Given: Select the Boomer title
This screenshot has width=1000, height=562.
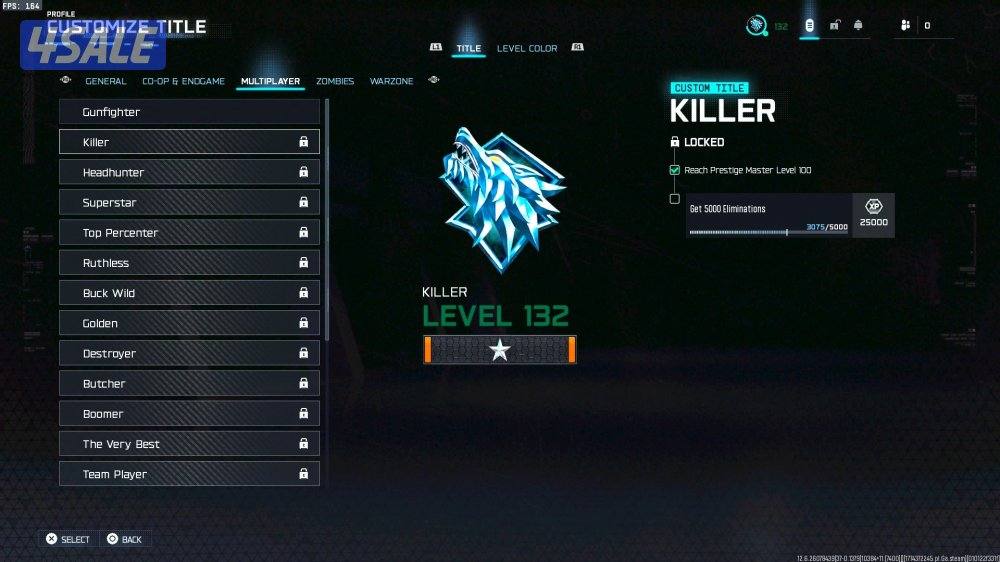Looking at the screenshot, I should [x=189, y=414].
